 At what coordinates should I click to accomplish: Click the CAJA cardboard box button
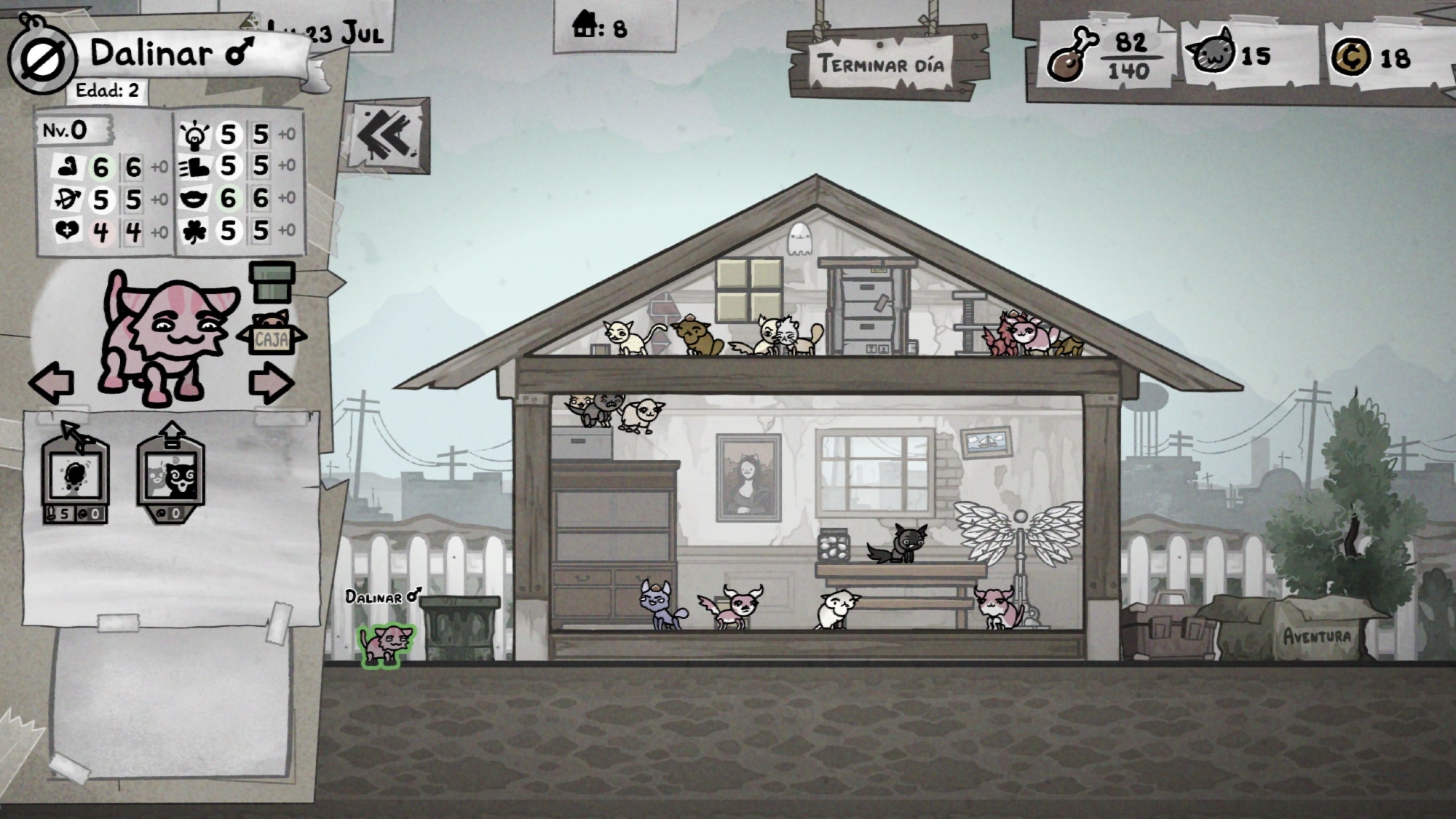pos(271,335)
